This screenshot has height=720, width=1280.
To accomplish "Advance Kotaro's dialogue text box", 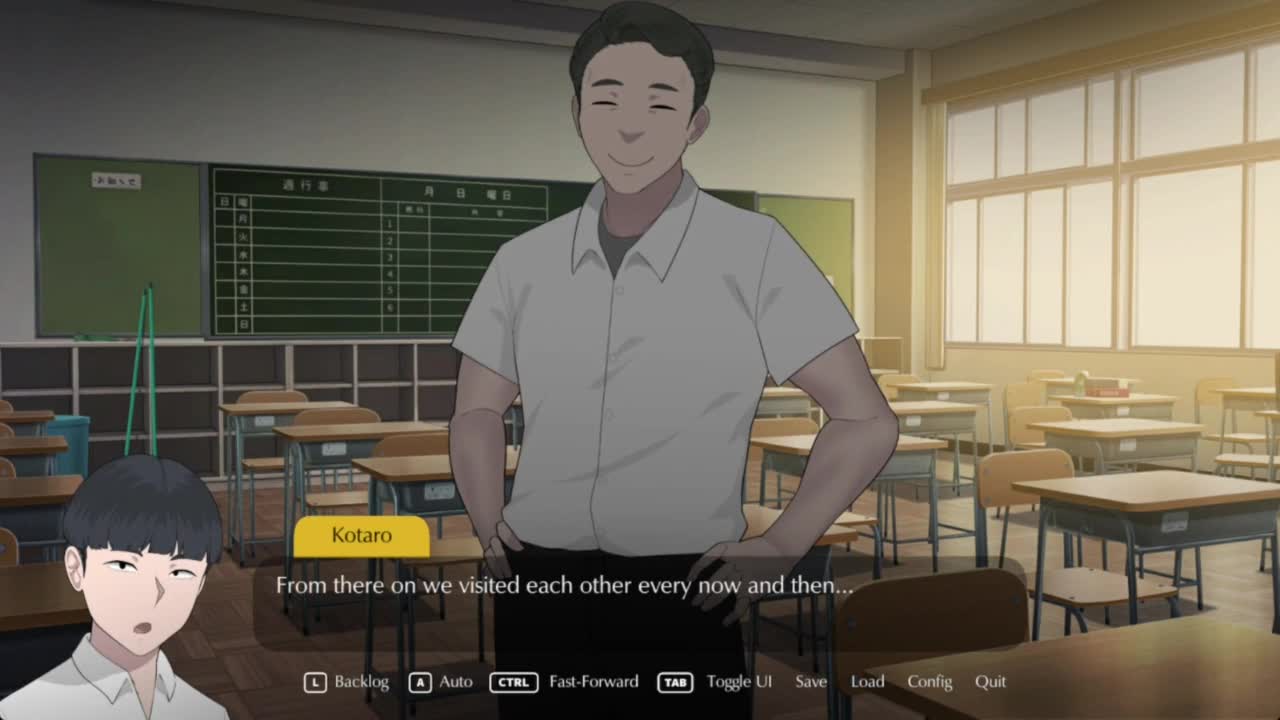I will pyautogui.click(x=640, y=600).
